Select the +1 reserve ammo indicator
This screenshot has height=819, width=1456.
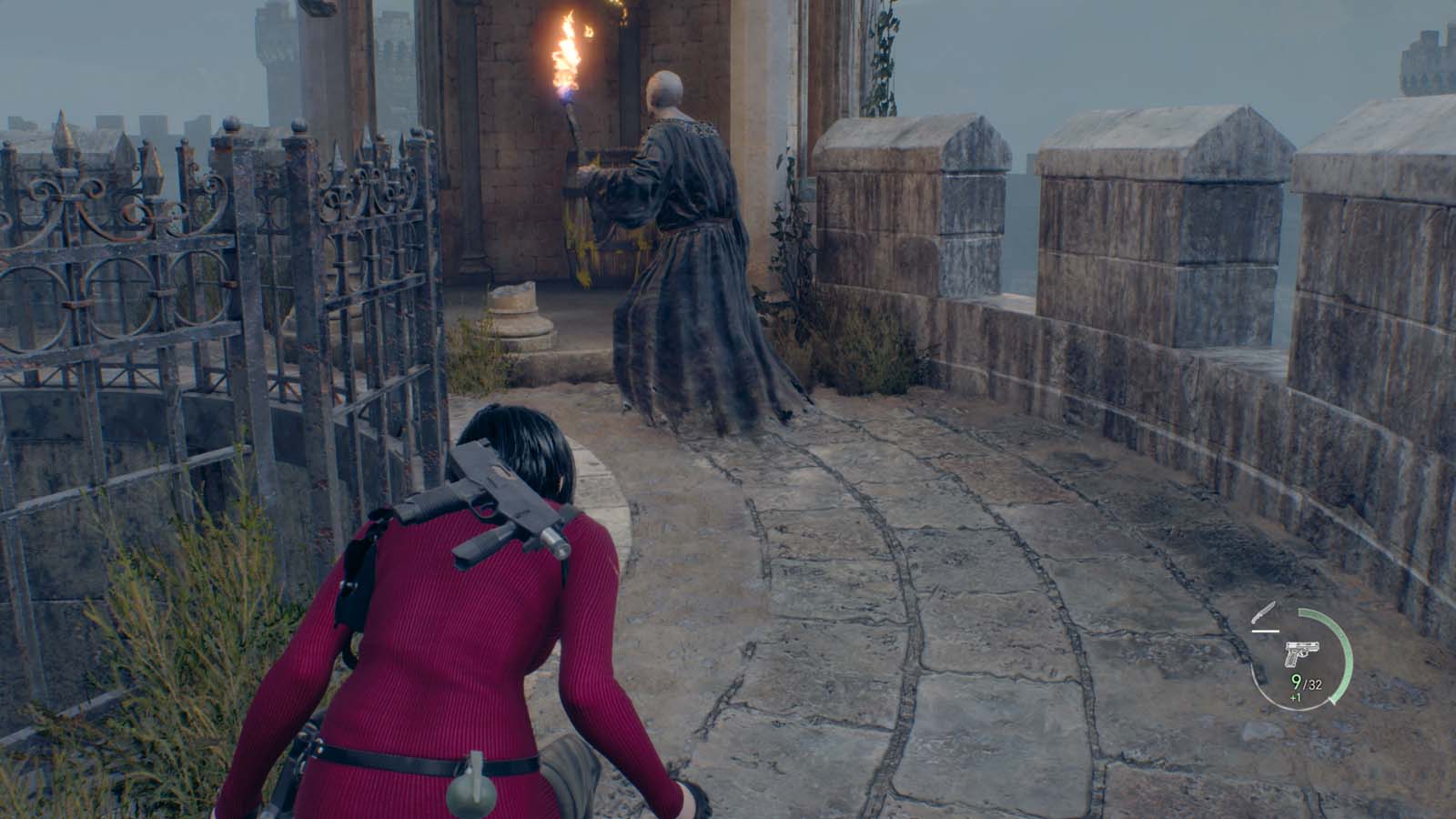[x=1295, y=697]
